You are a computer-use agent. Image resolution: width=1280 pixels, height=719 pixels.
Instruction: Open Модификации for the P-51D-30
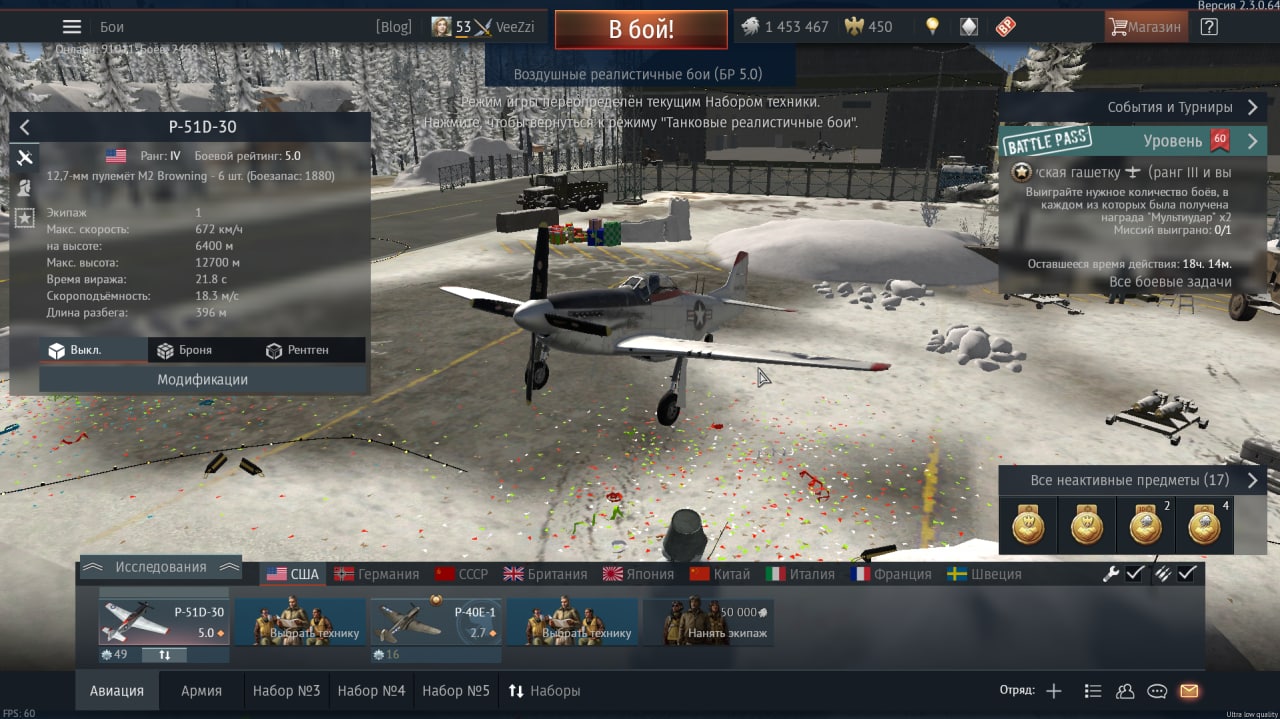click(x=202, y=380)
